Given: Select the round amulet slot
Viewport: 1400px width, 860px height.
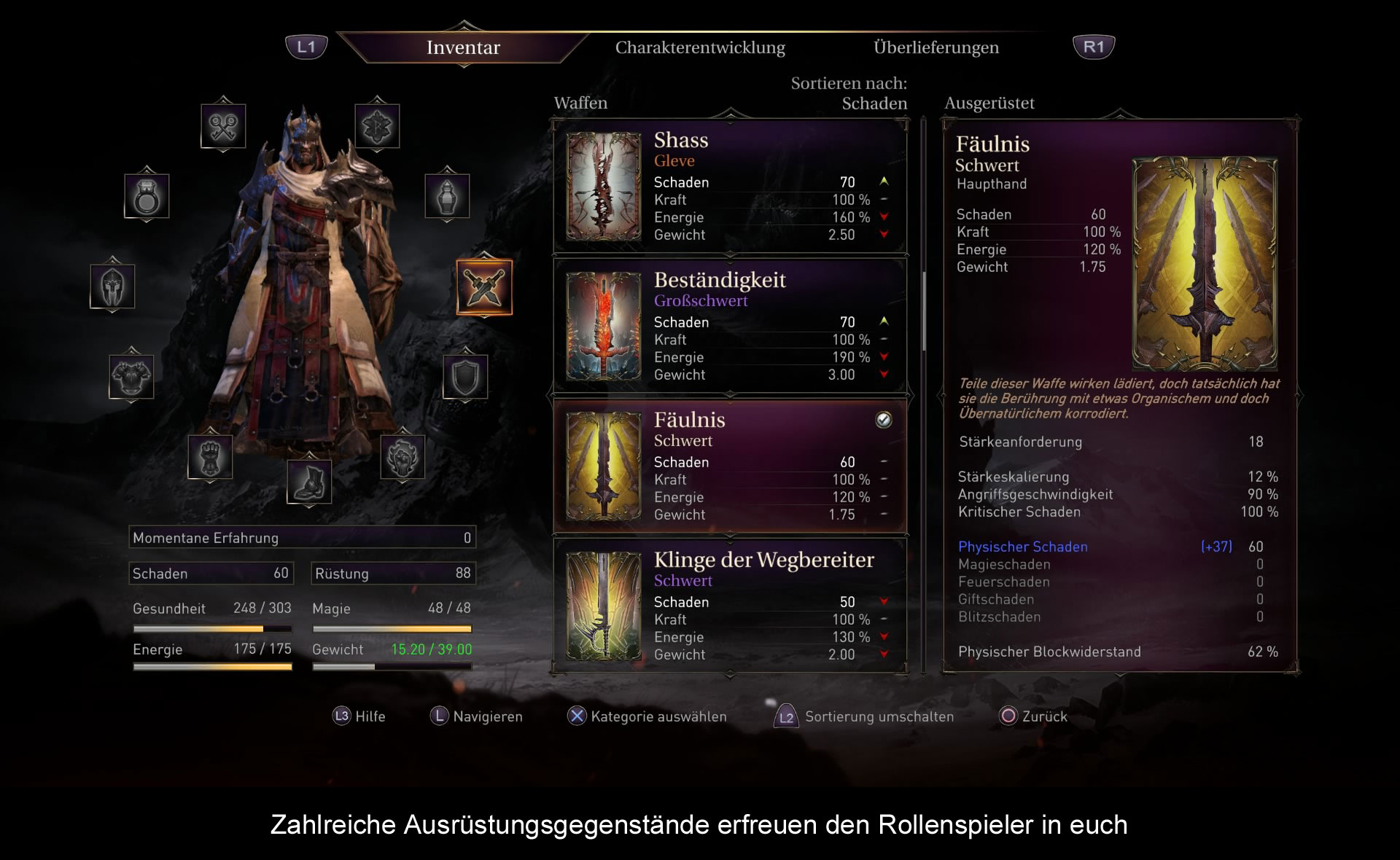Looking at the screenshot, I should pos(402,457).
